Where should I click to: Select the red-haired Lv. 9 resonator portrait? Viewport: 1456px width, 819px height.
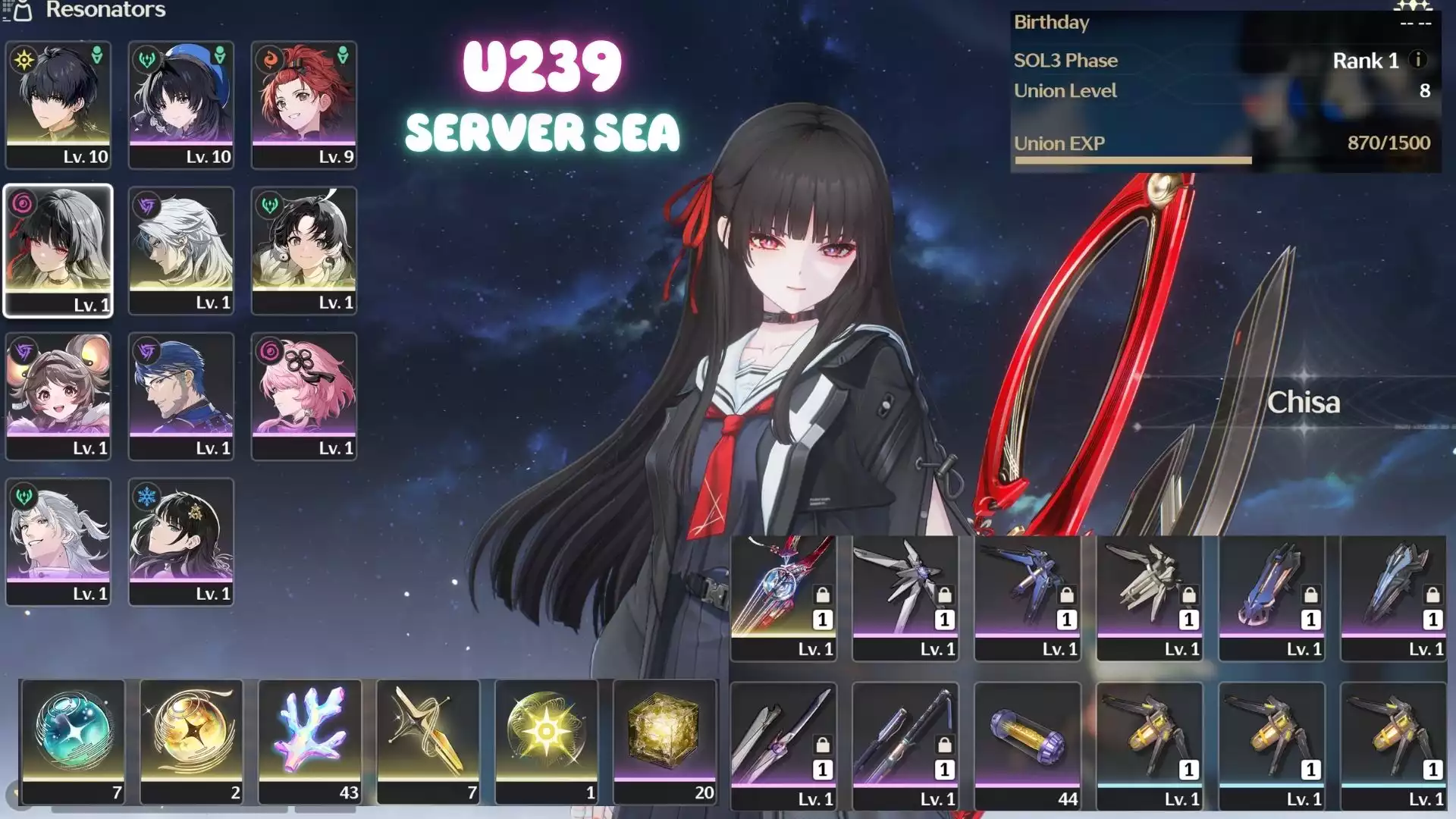pos(304,105)
